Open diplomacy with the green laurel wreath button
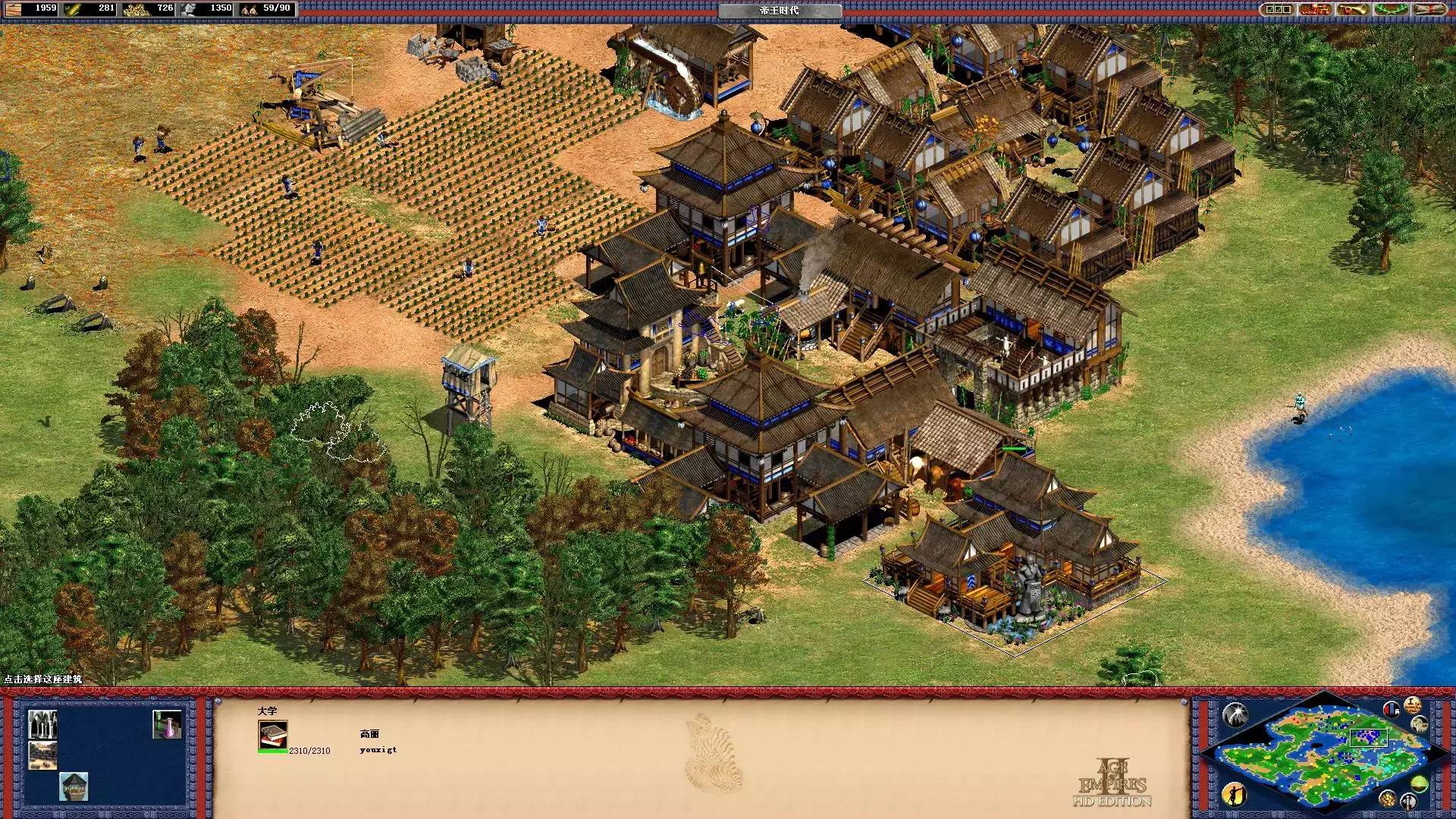 click(1392, 9)
